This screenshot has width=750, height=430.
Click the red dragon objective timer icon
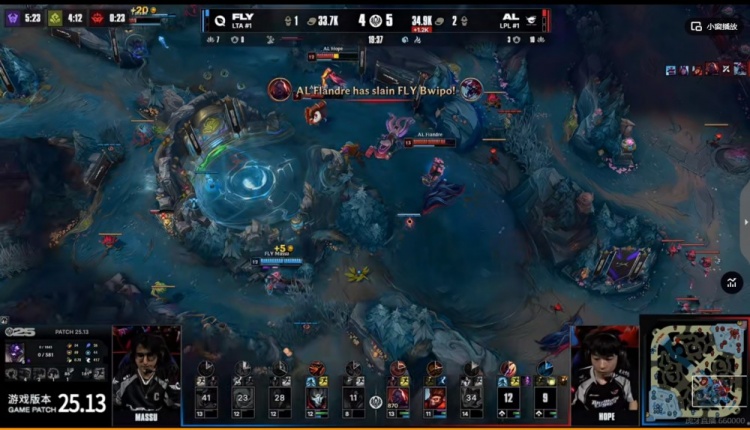[96, 17]
